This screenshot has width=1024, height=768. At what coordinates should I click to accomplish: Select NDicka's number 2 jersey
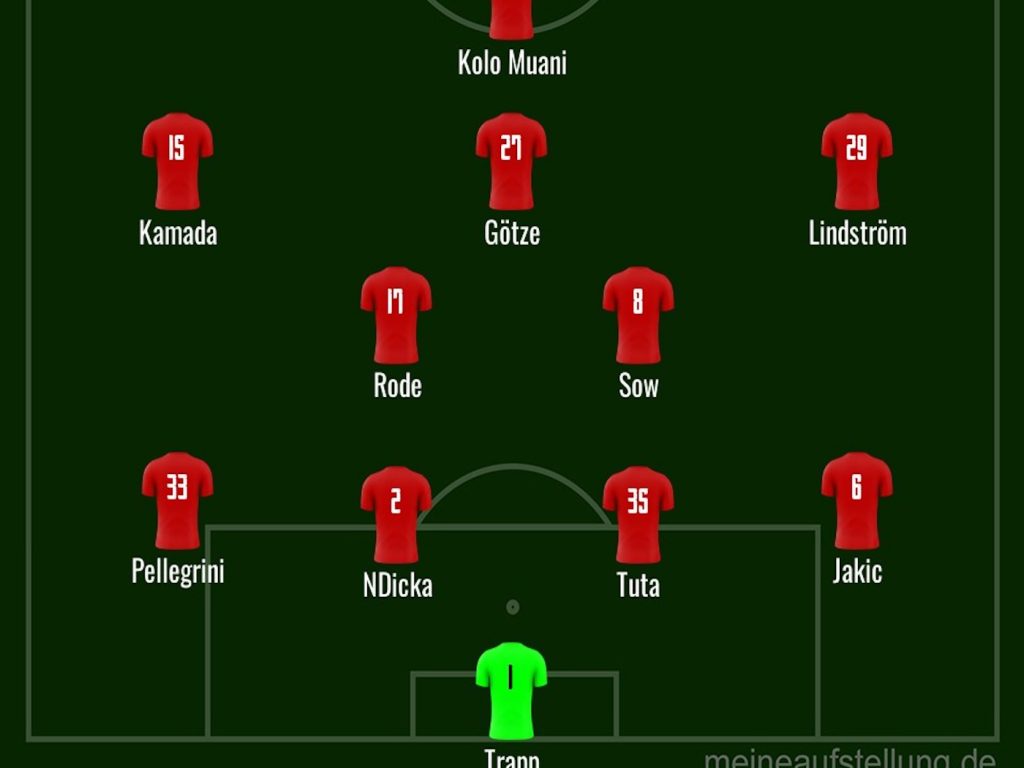point(396,513)
